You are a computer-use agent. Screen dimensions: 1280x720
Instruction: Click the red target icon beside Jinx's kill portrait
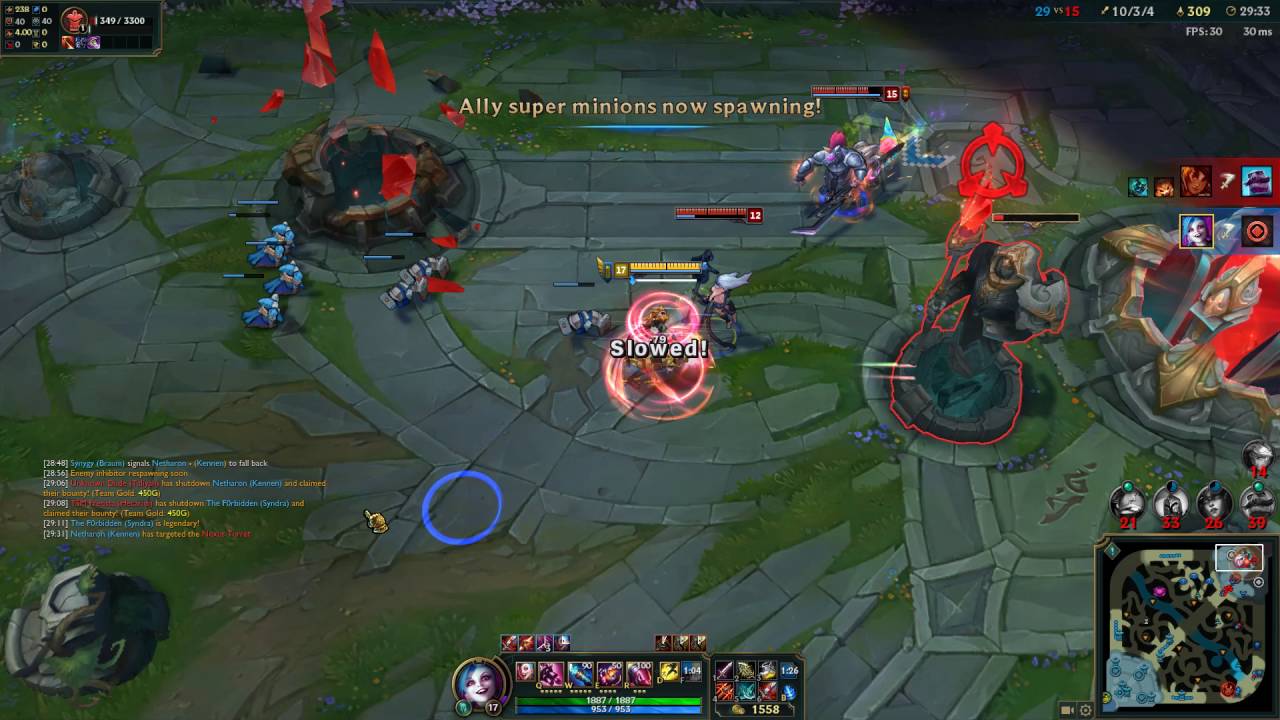tap(1257, 231)
